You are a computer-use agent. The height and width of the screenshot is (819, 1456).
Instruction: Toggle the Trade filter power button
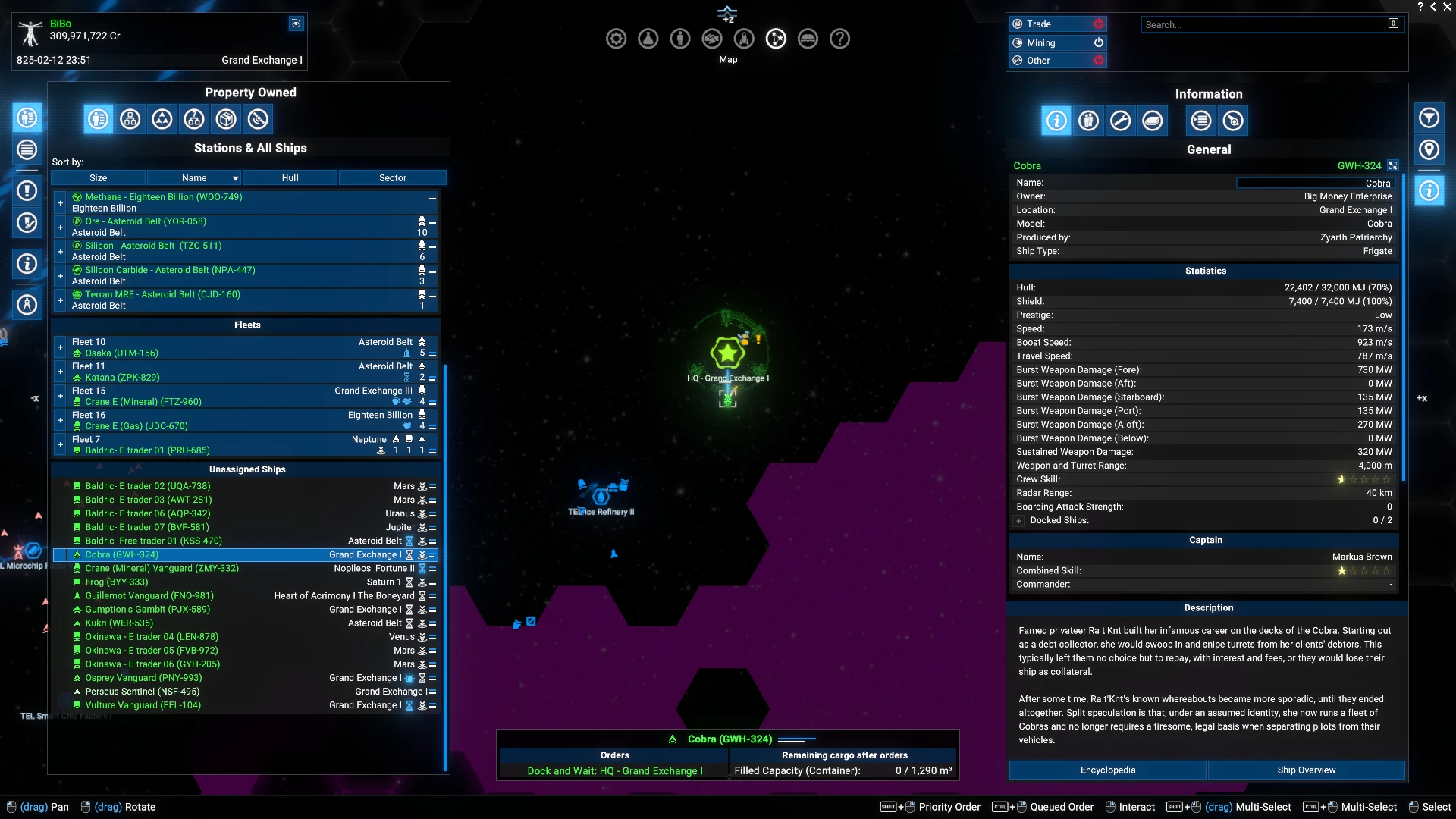[x=1098, y=24]
